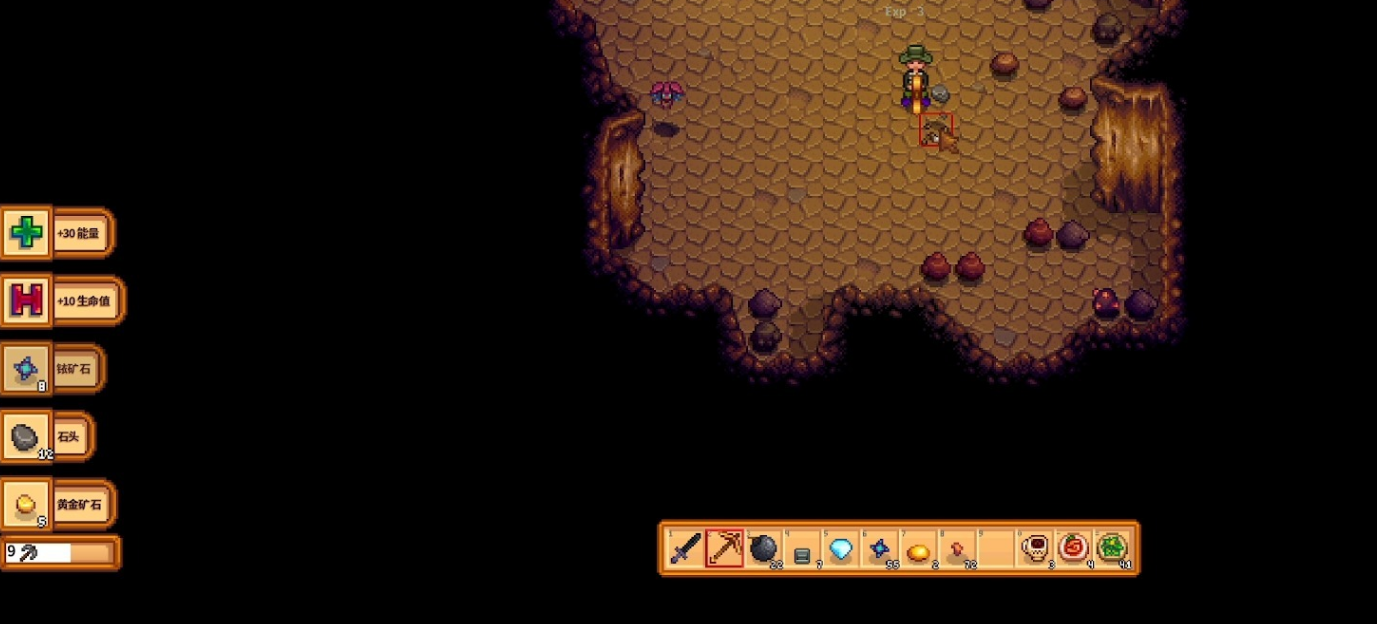This screenshot has width=1377, height=624.
Task: Choose the red spicy dish slot
Action: pos(1073,548)
